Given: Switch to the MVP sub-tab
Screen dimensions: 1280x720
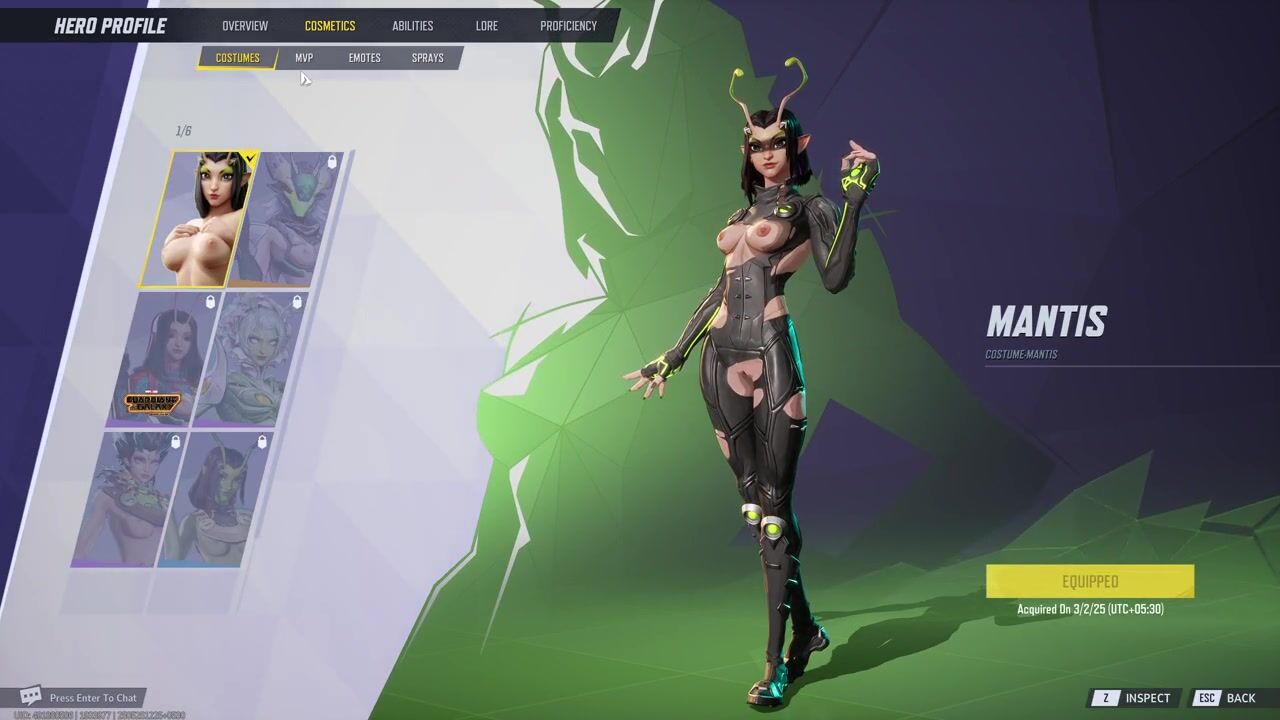Looking at the screenshot, I should pos(304,58).
